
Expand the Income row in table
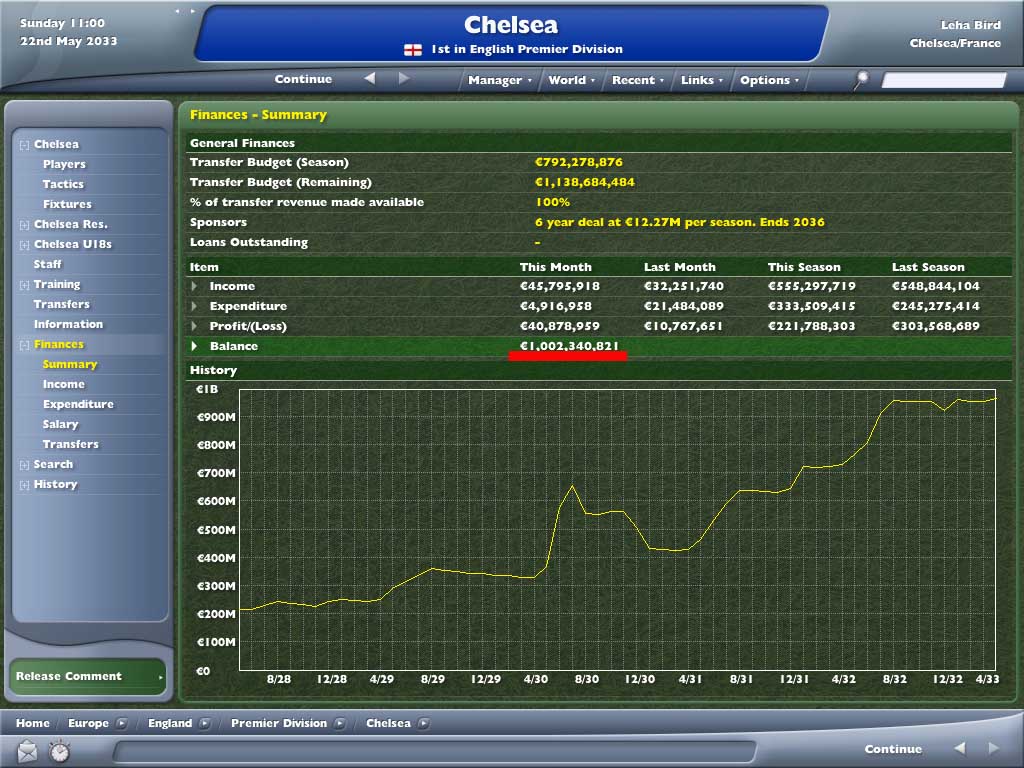pos(195,286)
